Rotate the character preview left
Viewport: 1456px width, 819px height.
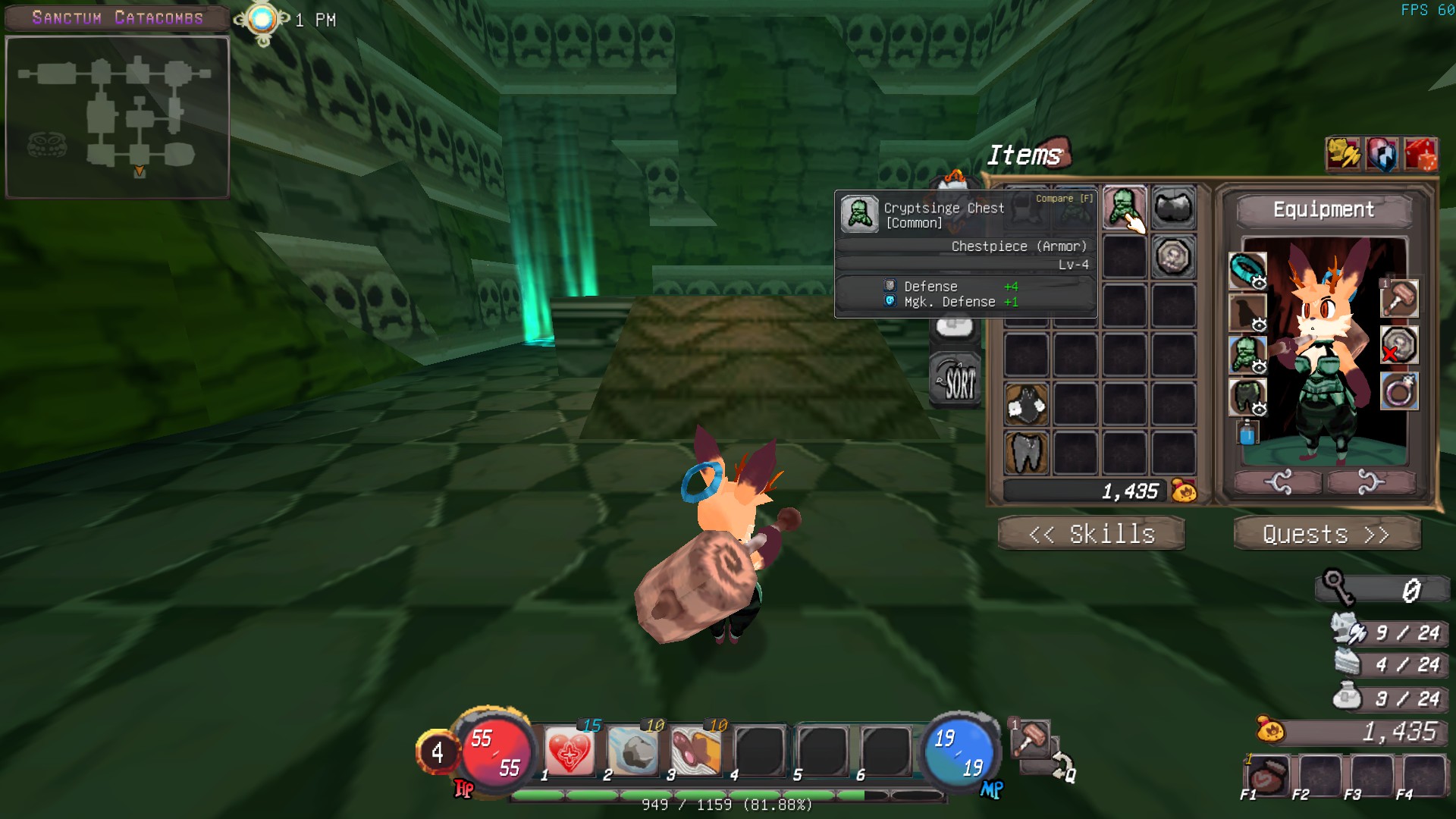click(1279, 482)
